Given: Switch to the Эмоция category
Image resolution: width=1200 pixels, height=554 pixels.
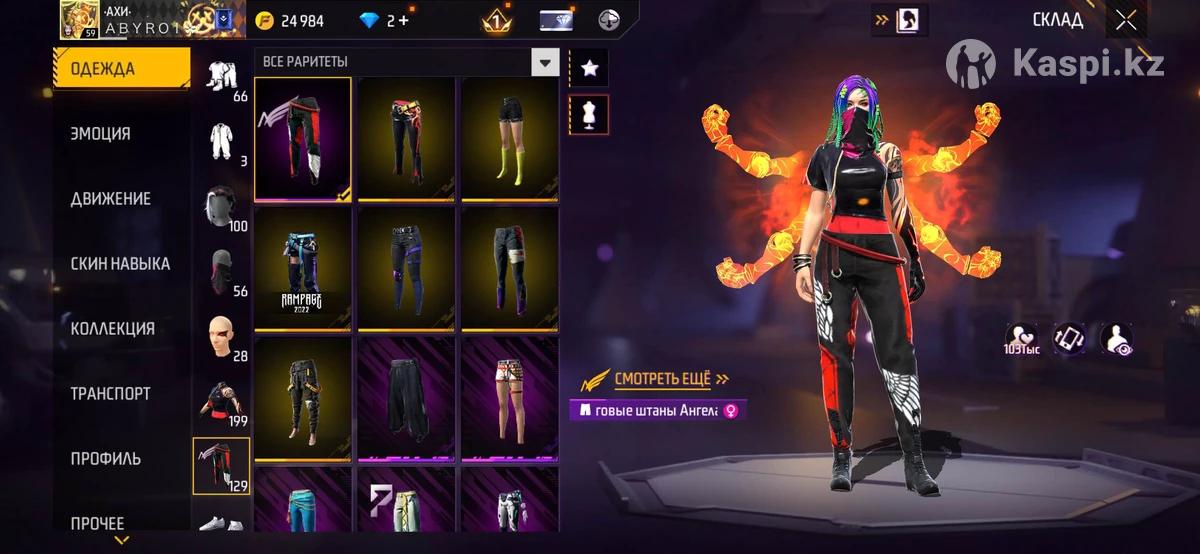Looking at the screenshot, I should pyautogui.click(x=101, y=134).
